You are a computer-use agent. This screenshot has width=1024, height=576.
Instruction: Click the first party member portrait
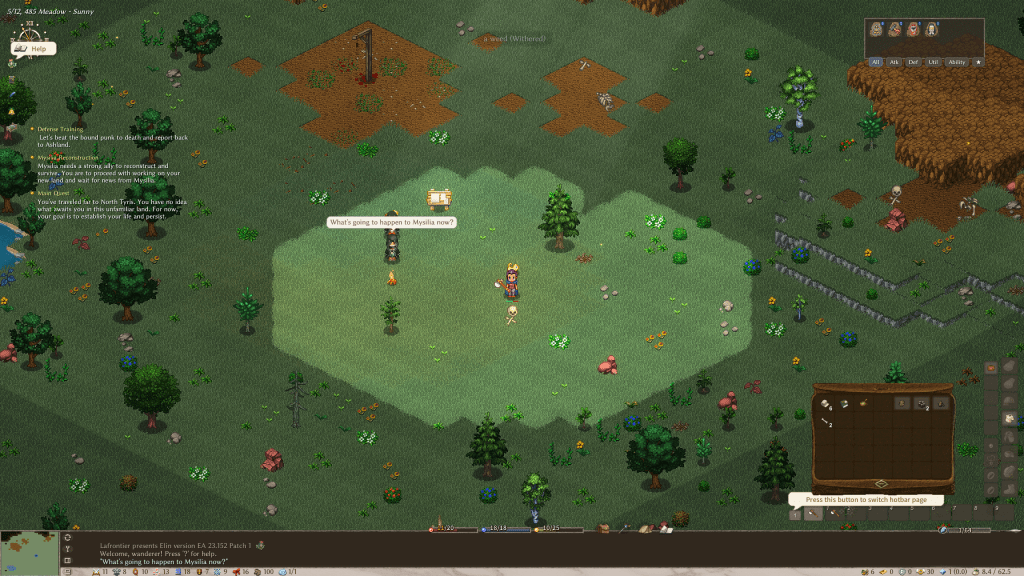coord(877,29)
